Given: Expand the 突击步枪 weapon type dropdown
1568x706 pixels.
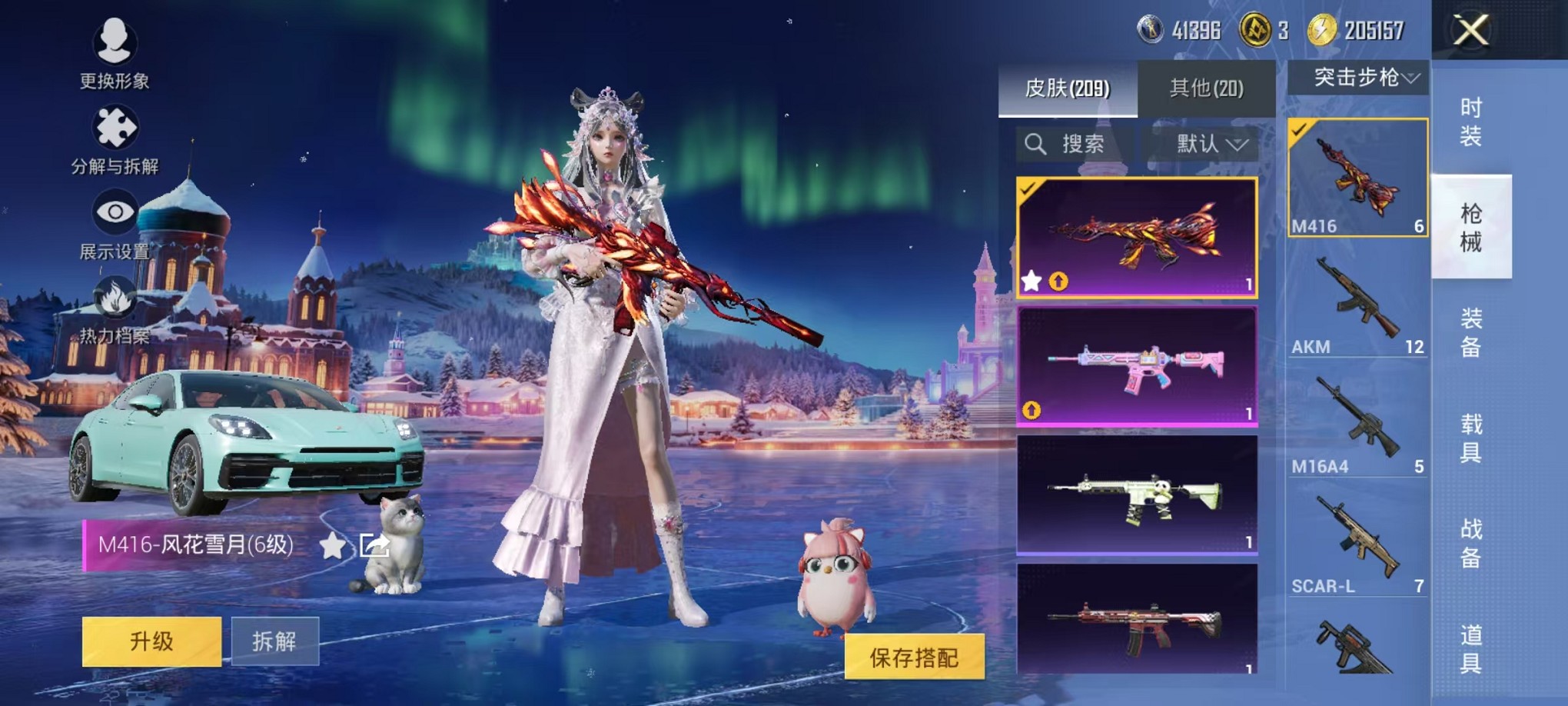Looking at the screenshot, I should tap(1359, 78).
